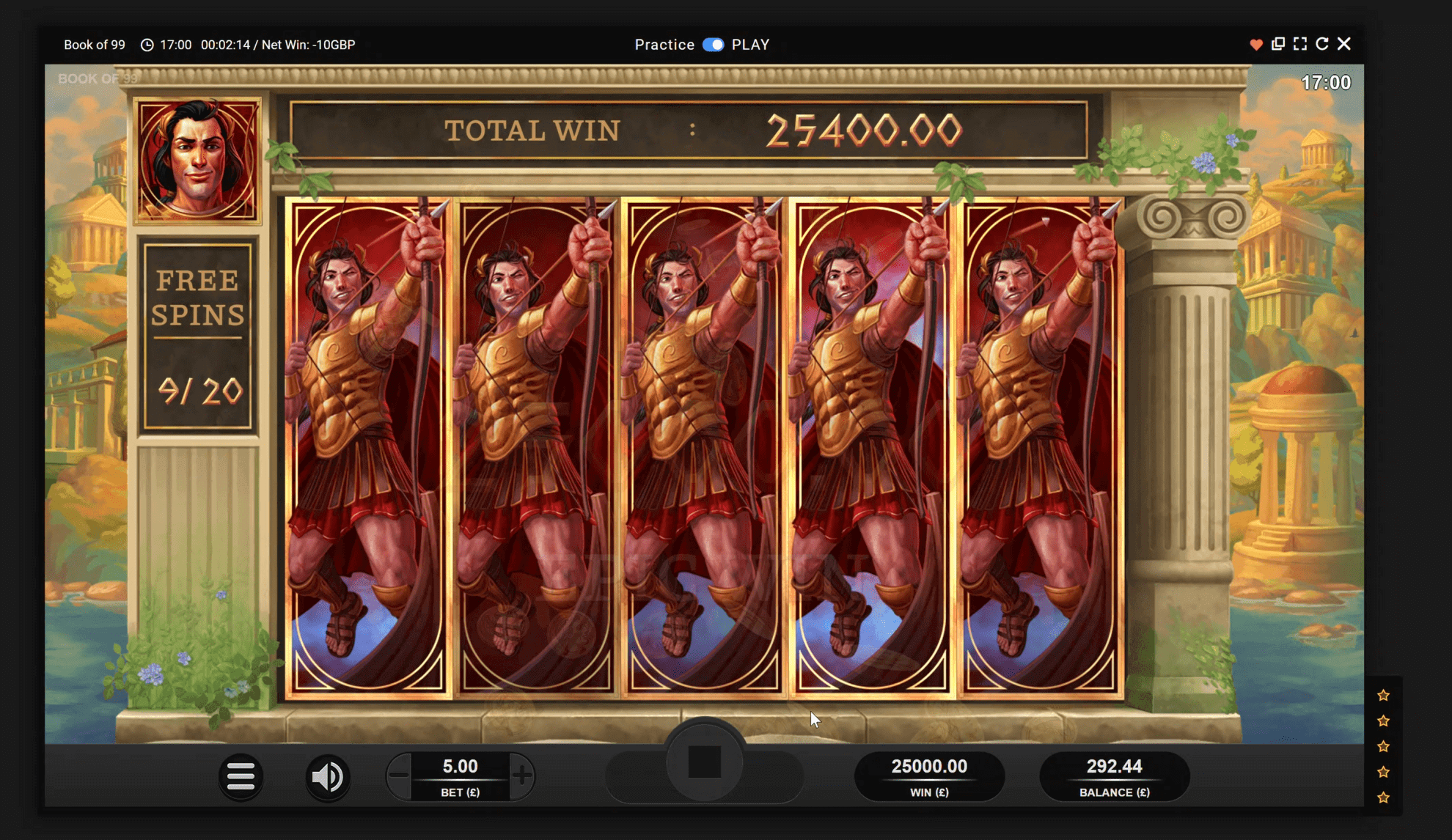Reload the game with refresh icon

tap(1322, 44)
